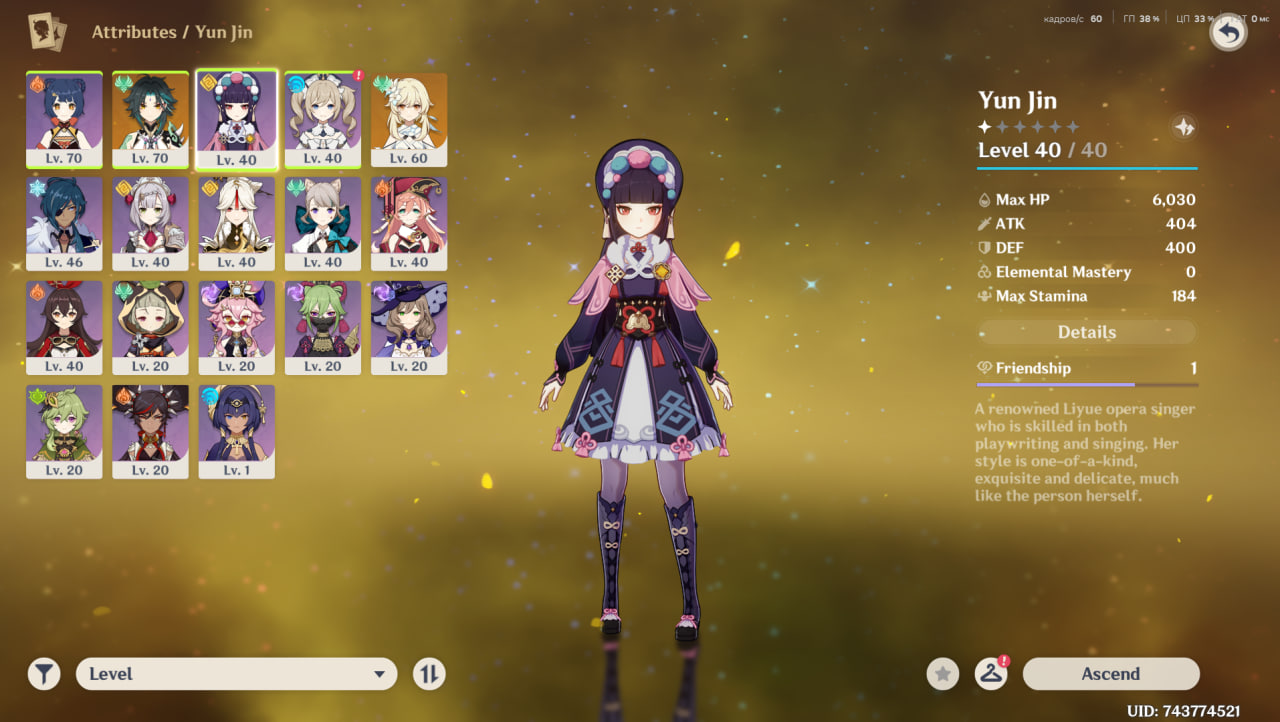1280x722 pixels.
Task: Open the outfit hanger button
Action: coord(990,674)
